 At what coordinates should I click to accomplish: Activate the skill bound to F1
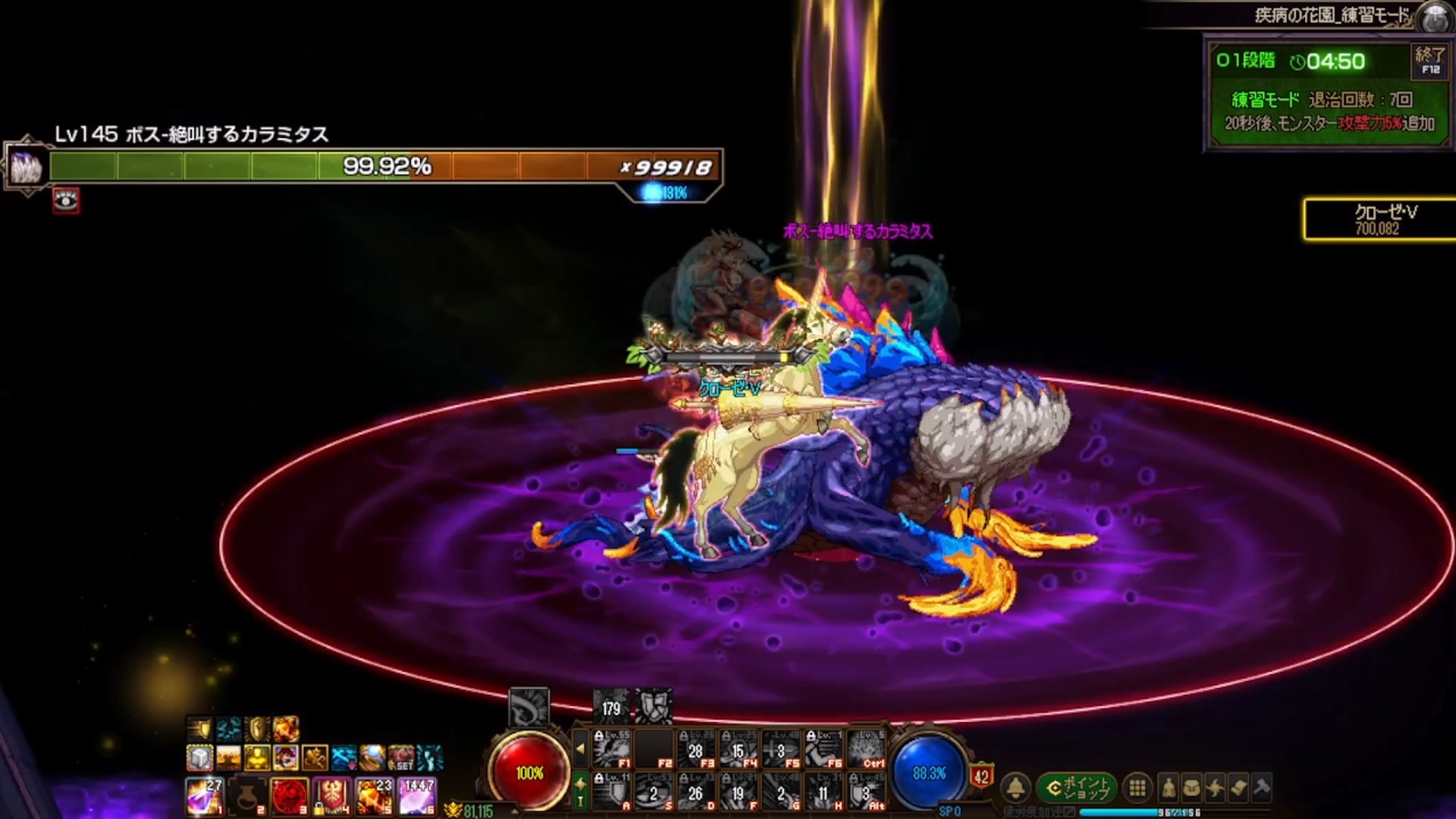click(x=611, y=749)
